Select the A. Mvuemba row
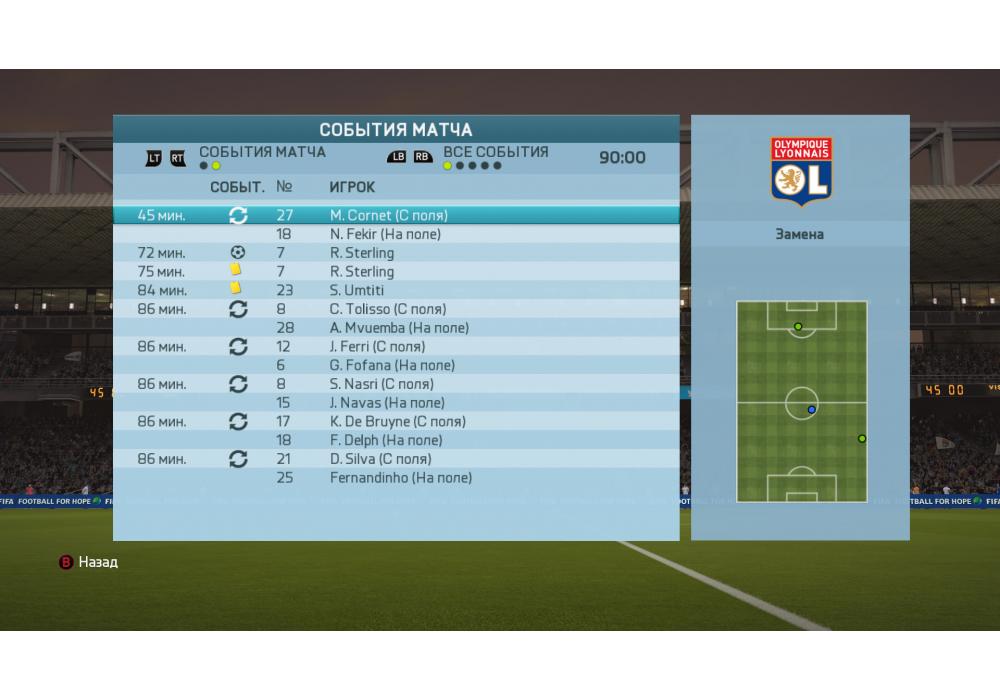The width and height of the screenshot is (1000, 700). (395, 328)
